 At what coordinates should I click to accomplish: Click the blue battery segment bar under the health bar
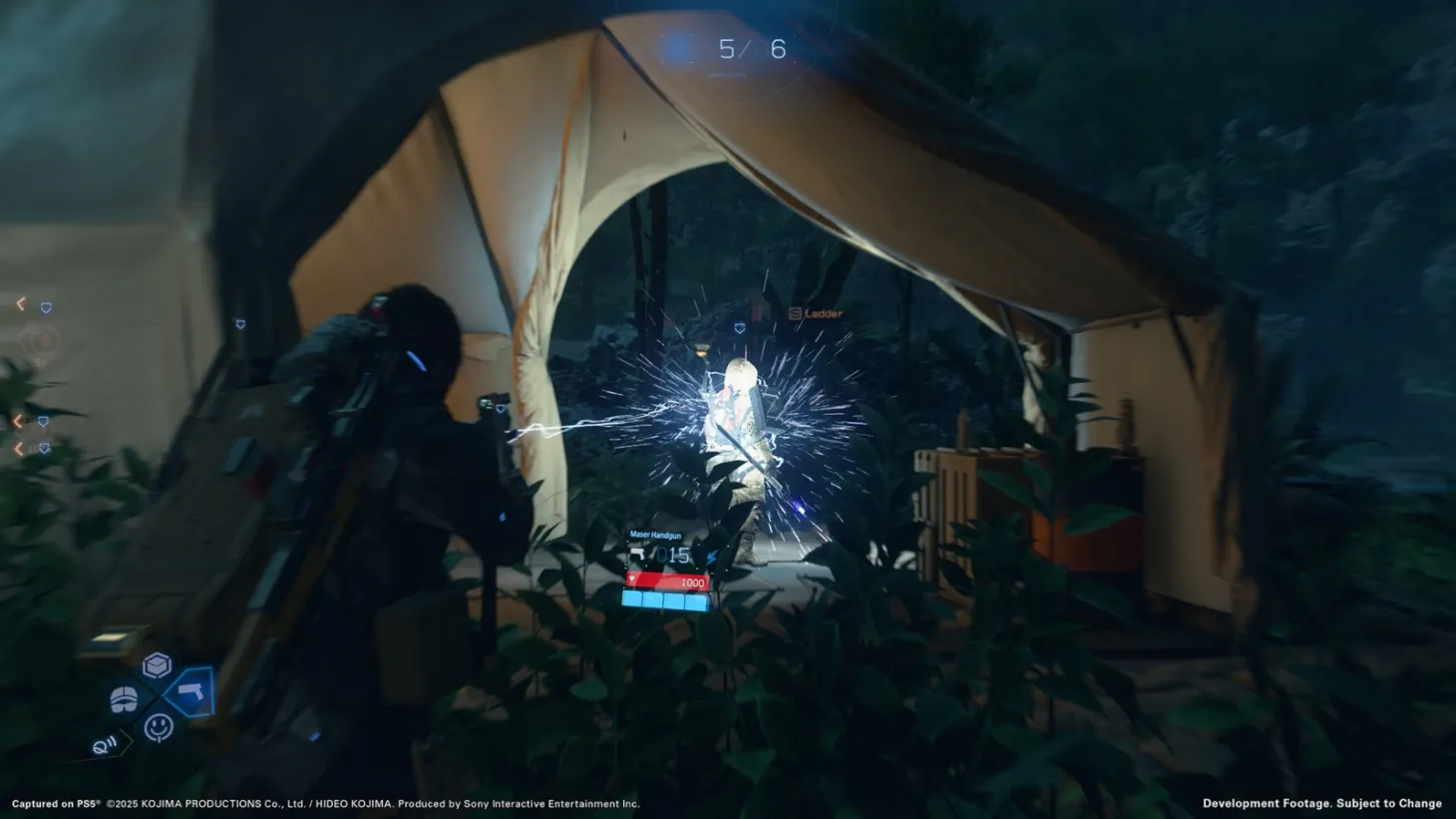click(665, 599)
